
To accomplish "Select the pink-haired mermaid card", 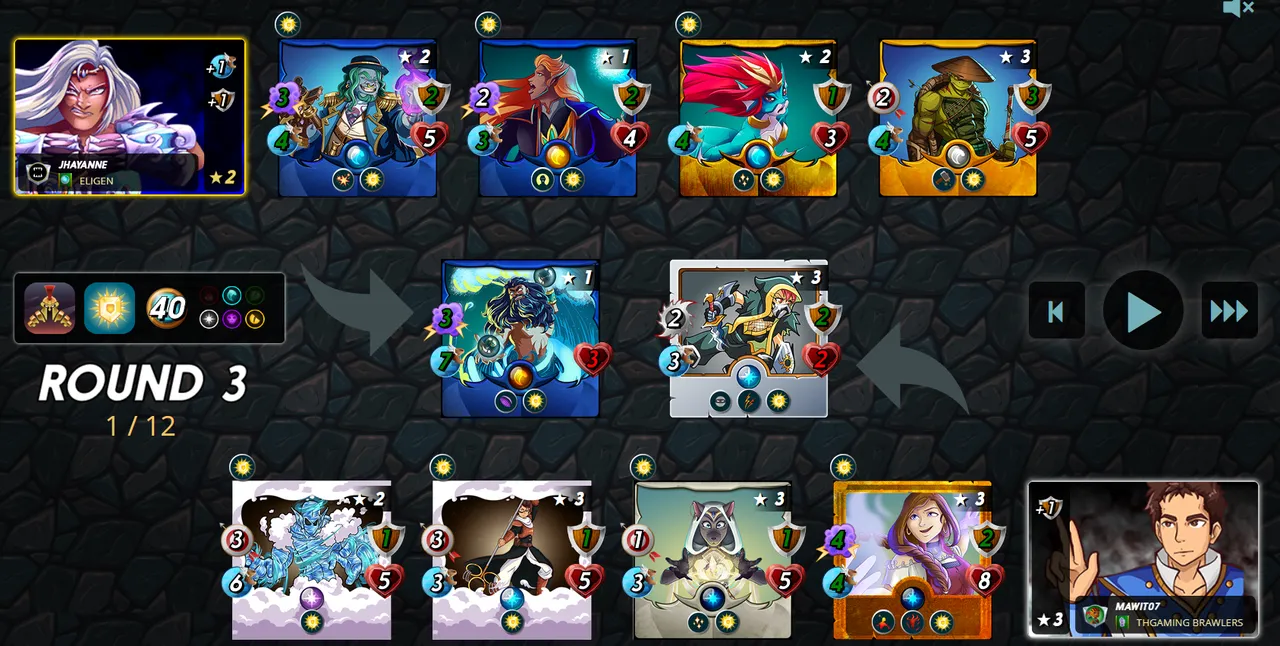I will [757, 118].
